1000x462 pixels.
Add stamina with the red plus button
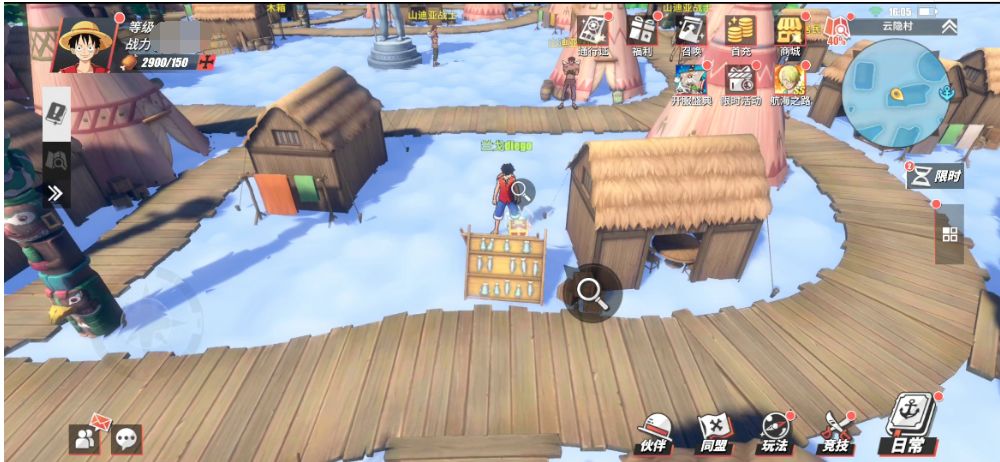(x=207, y=63)
